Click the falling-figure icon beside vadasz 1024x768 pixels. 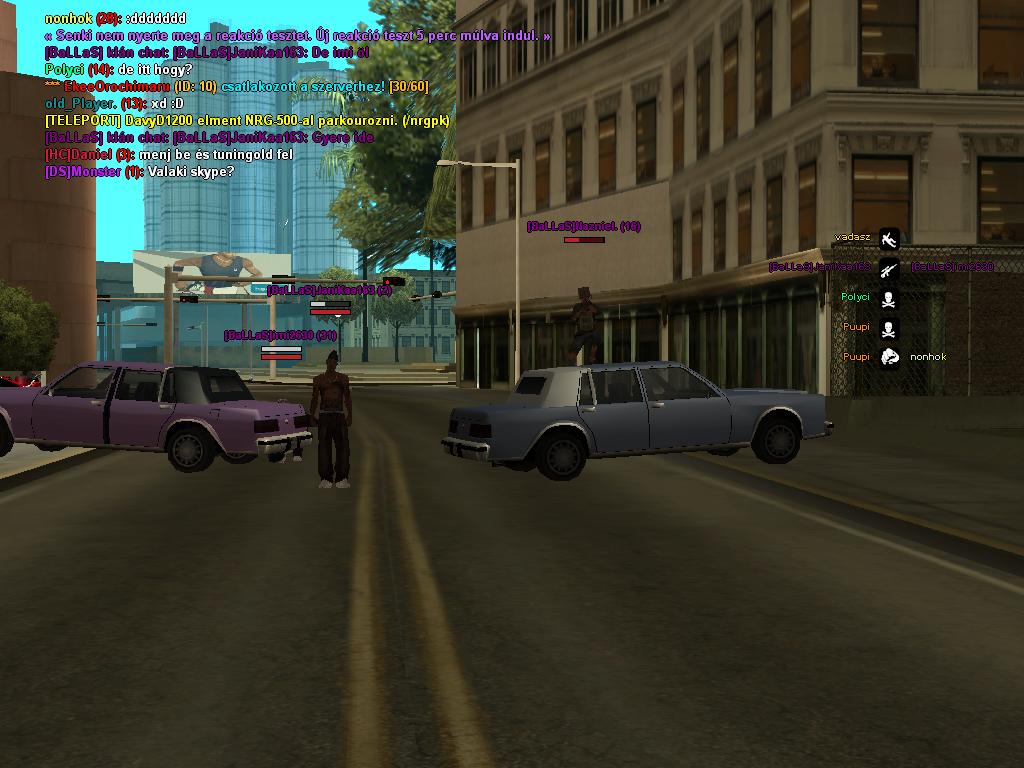[889, 238]
